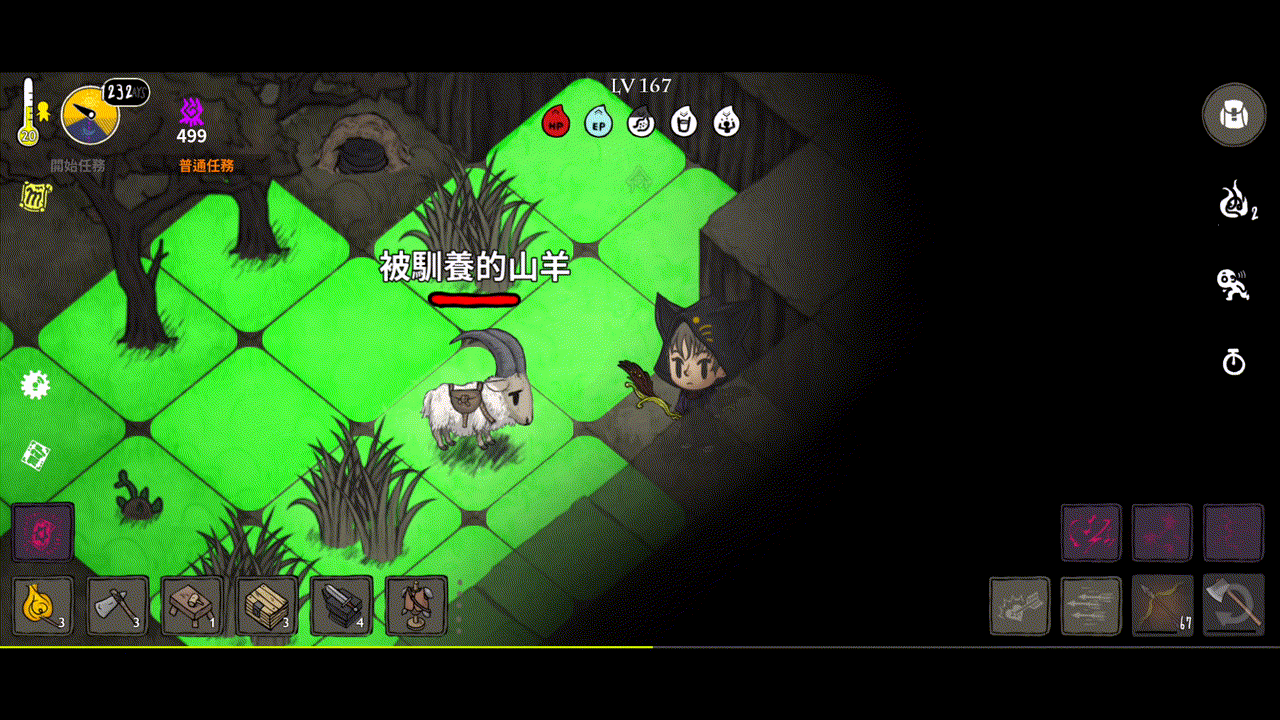Activate the multi-arrow volley skill
The height and width of the screenshot is (720, 1280).
[1090, 605]
